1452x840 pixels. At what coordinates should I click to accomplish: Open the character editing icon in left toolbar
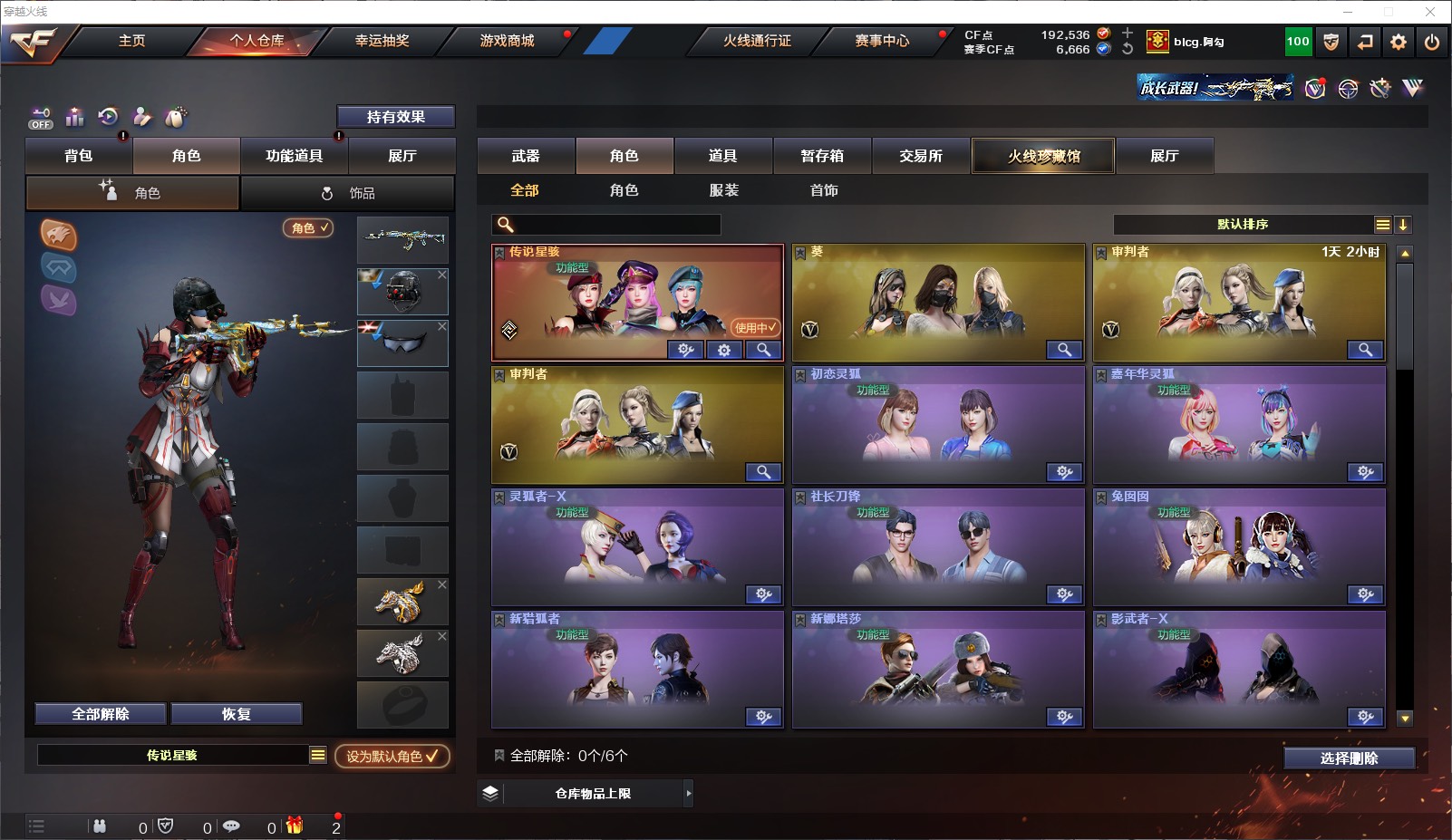click(142, 117)
